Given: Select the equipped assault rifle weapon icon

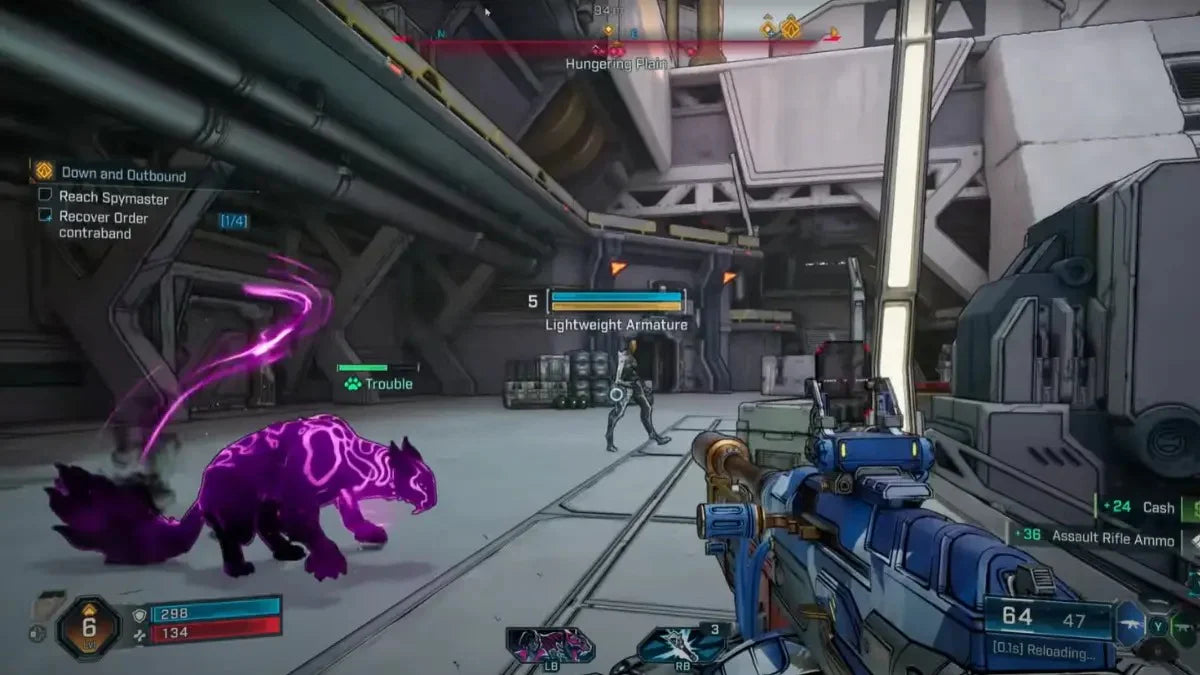Looking at the screenshot, I should coord(1130,624).
